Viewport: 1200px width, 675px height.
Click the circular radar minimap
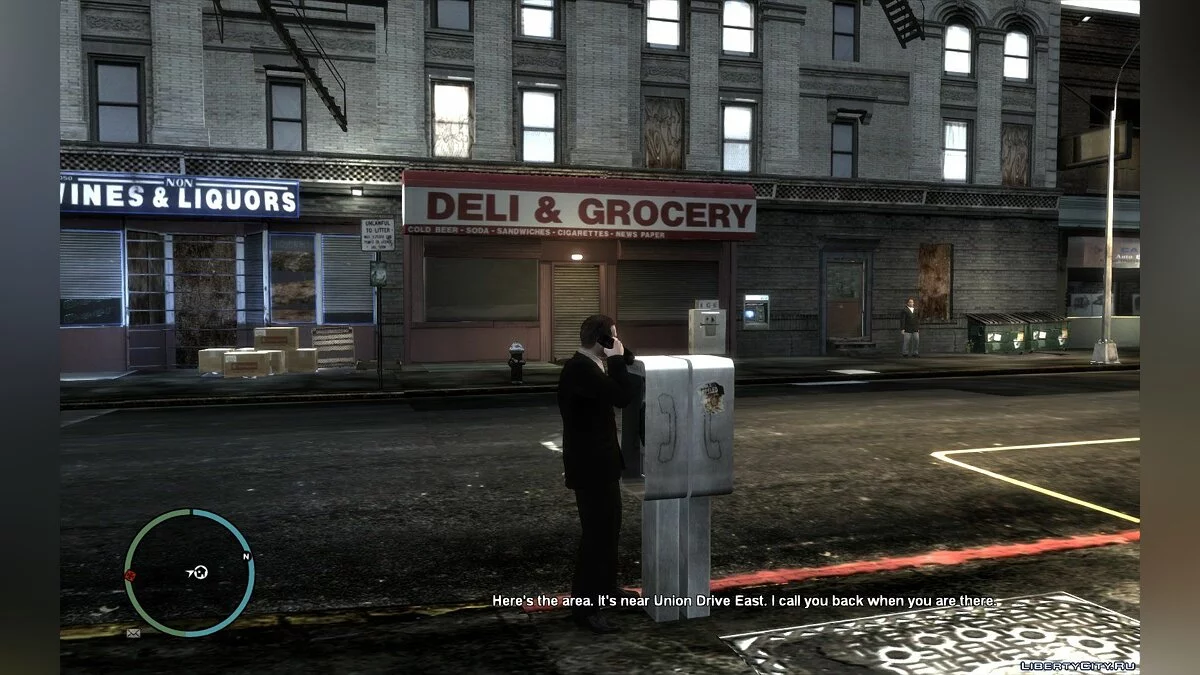click(188, 572)
